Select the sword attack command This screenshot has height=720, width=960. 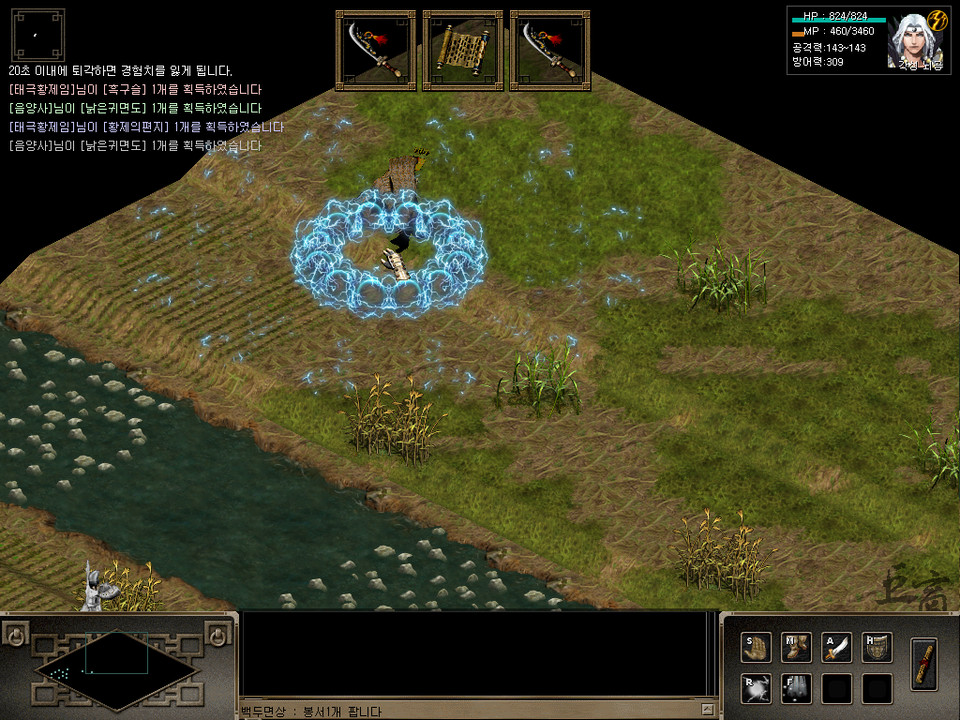[836, 648]
